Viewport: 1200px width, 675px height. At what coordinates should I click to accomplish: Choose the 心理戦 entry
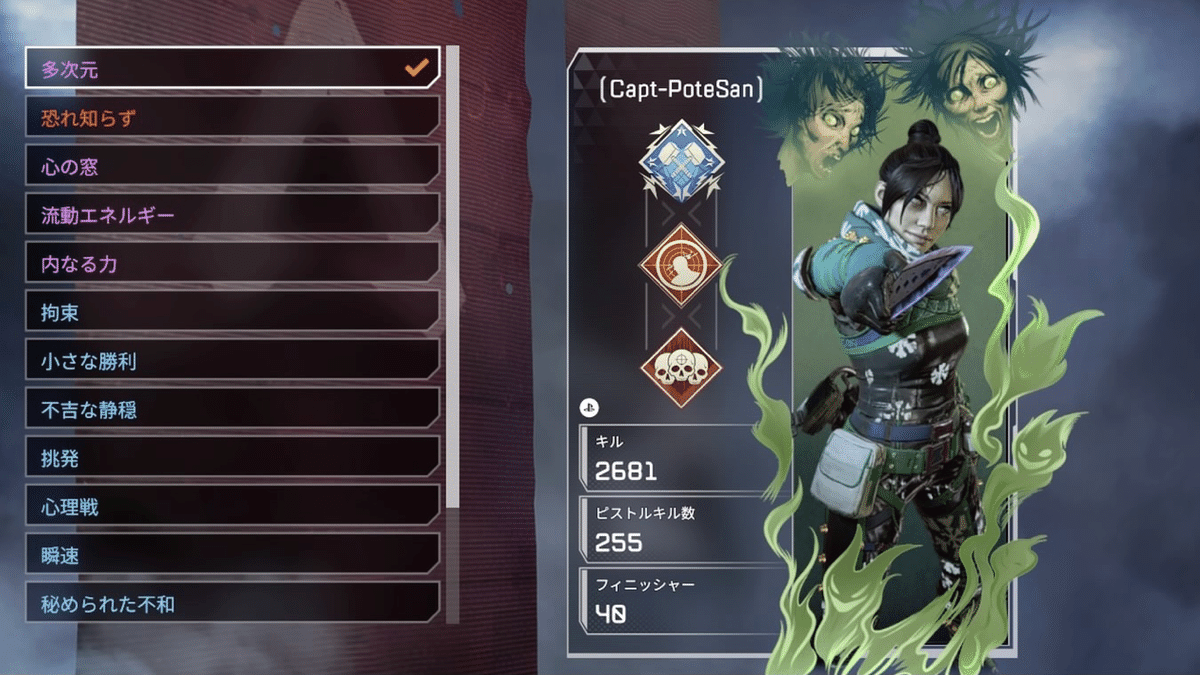(232, 508)
